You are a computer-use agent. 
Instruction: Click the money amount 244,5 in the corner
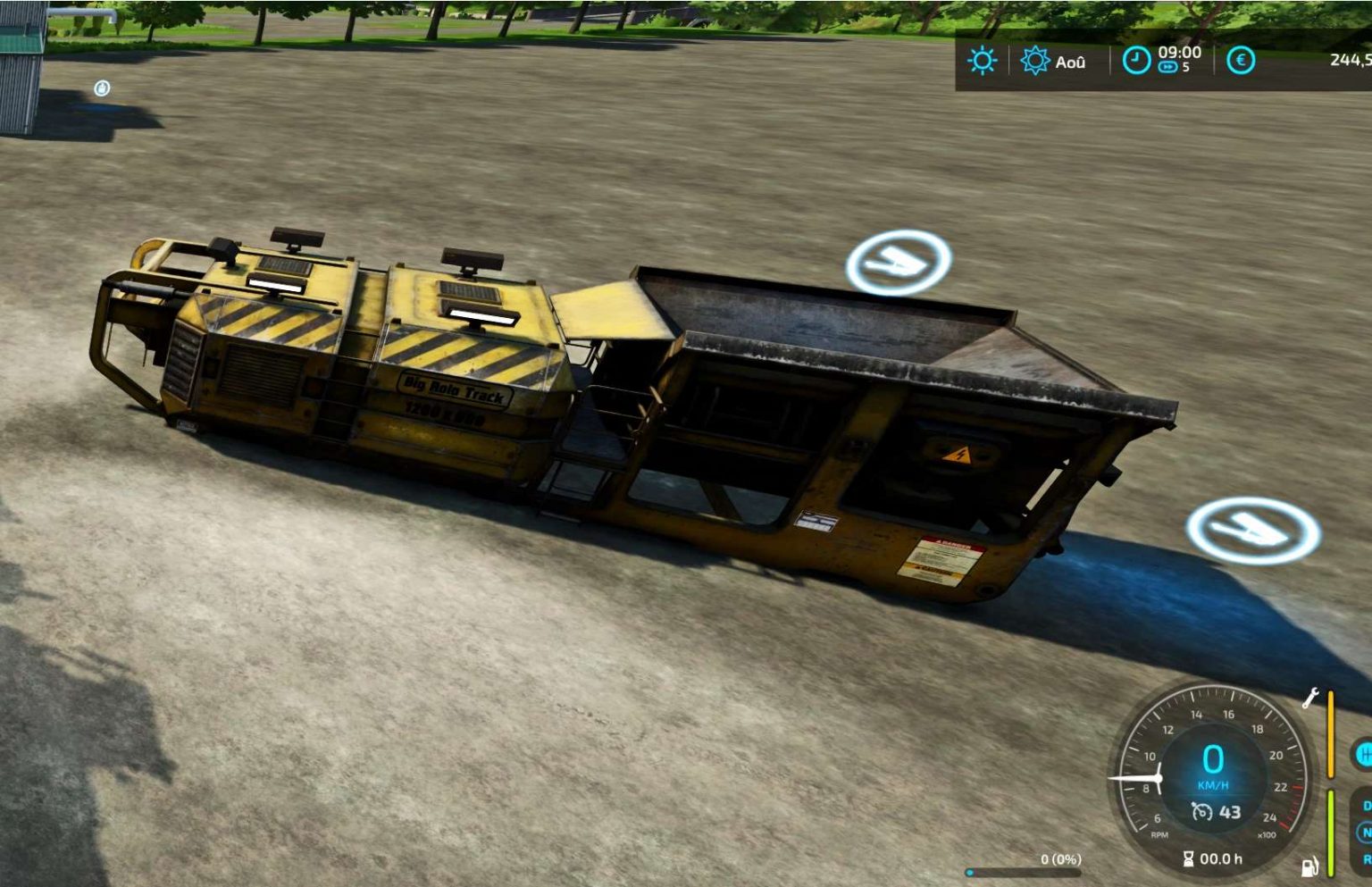(x=1349, y=60)
